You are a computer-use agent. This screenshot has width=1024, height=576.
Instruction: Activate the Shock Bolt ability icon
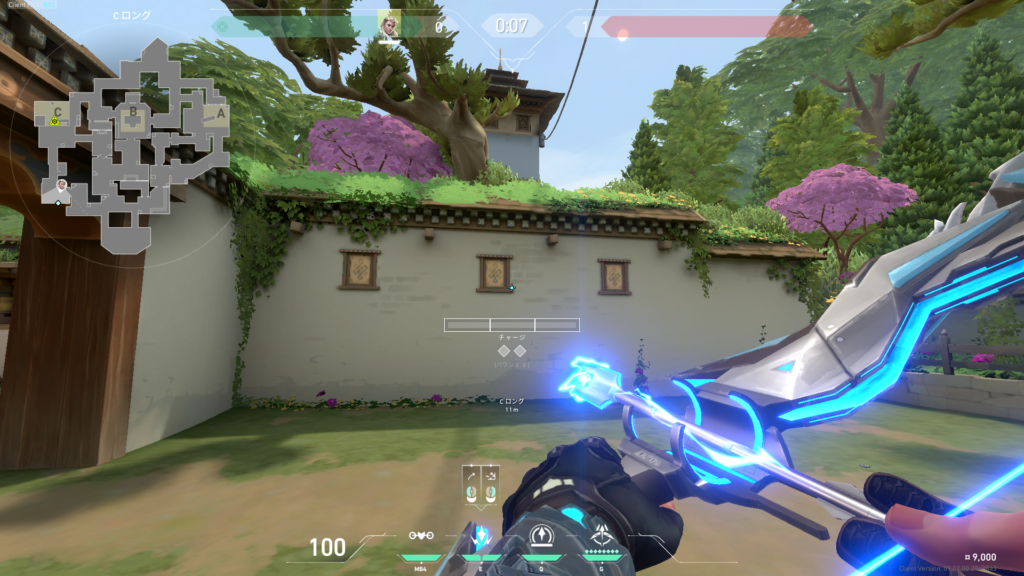(x=481, y=537)
